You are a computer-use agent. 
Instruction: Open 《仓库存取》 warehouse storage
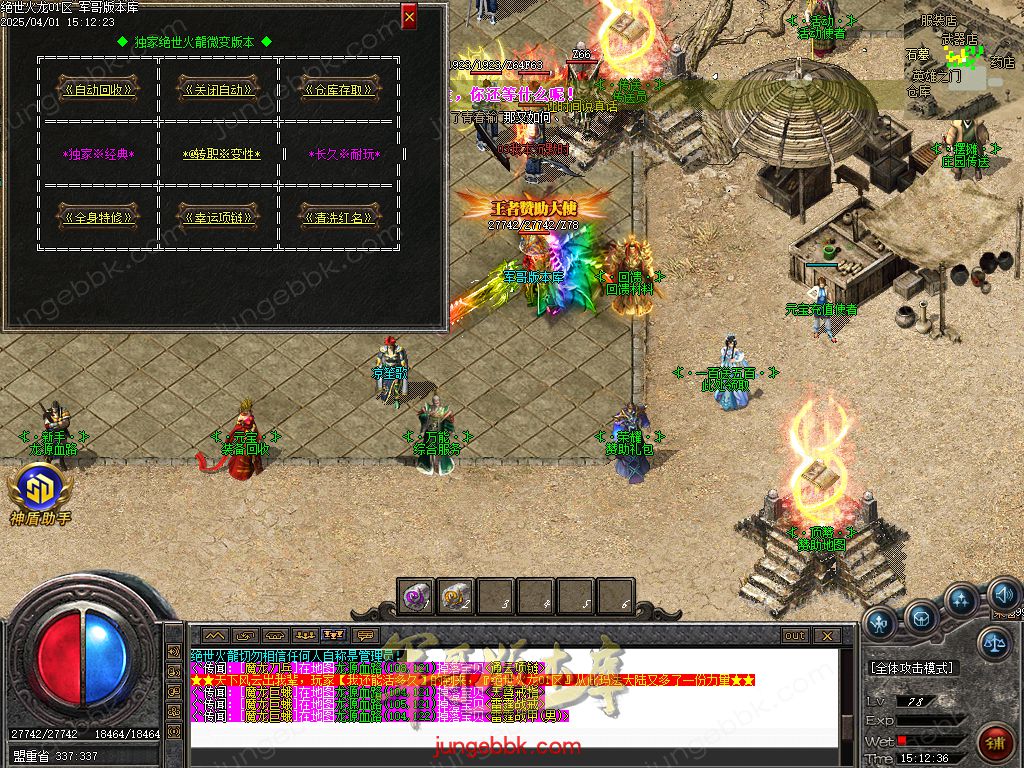[338, 89]
